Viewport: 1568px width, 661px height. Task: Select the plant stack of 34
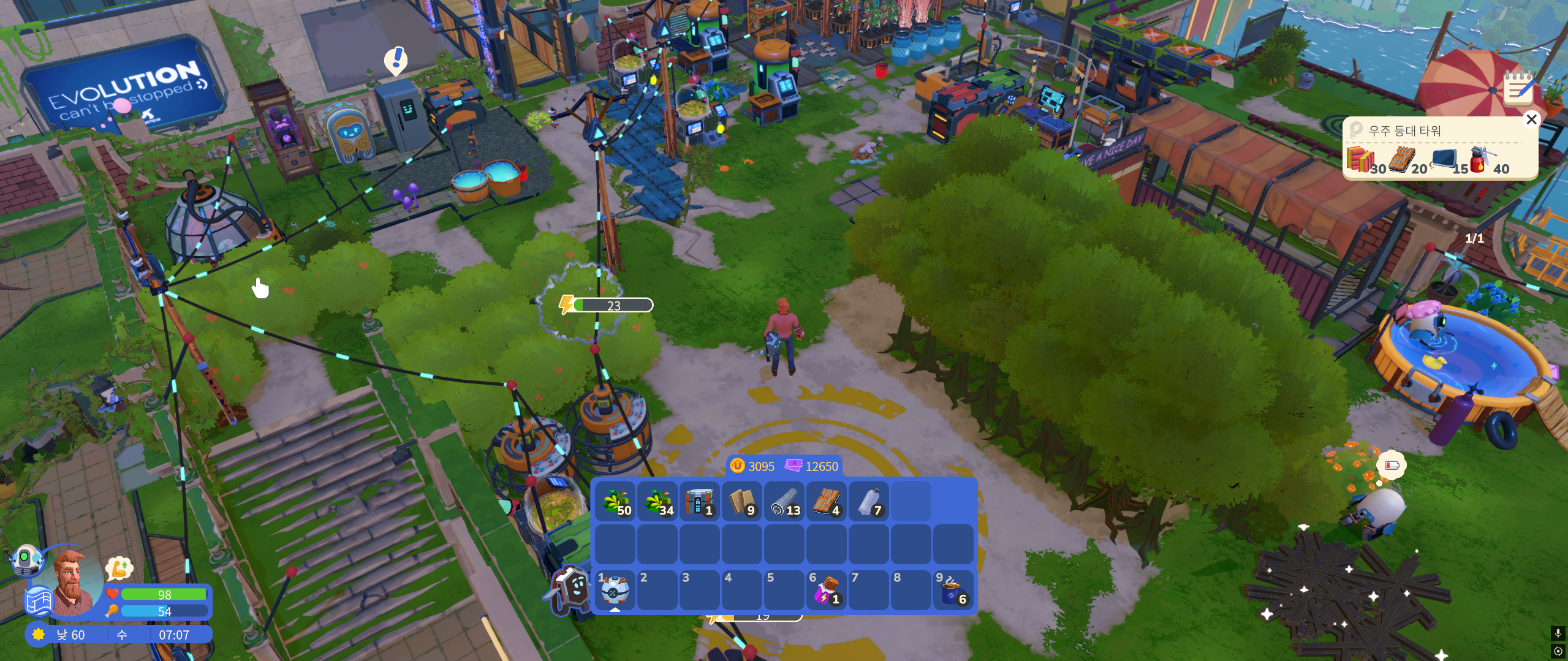[x=657, y=502]
